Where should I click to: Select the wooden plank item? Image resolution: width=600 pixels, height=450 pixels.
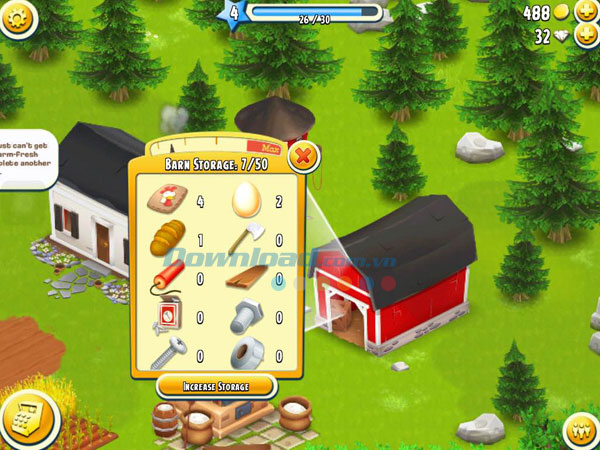point(246,279)
